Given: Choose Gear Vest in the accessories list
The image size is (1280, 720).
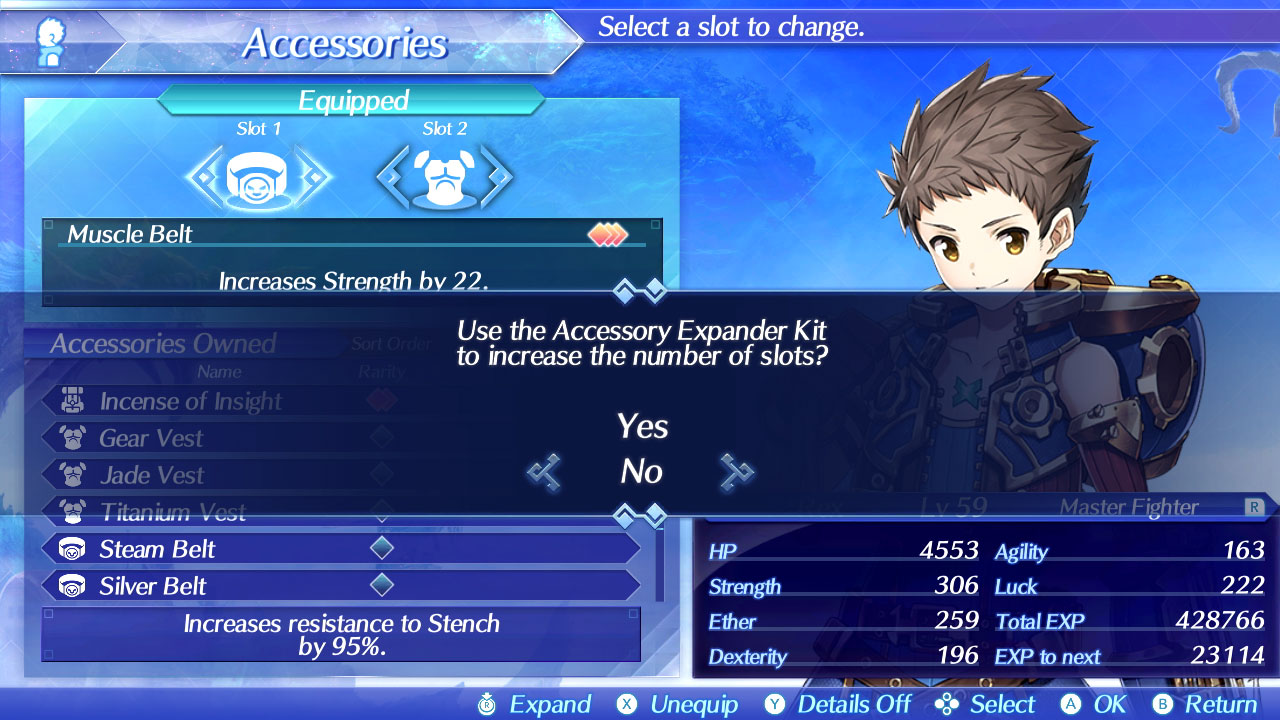Looking at the screenshot, I should point(151,438).
